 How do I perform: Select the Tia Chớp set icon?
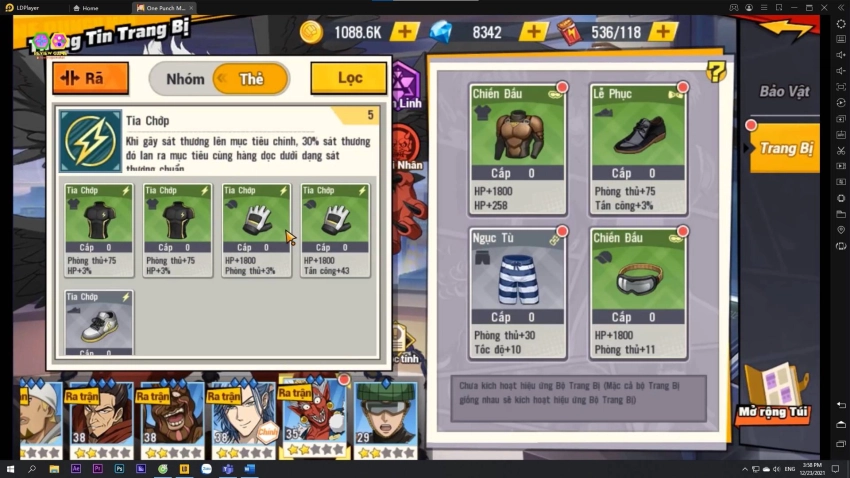89,139
